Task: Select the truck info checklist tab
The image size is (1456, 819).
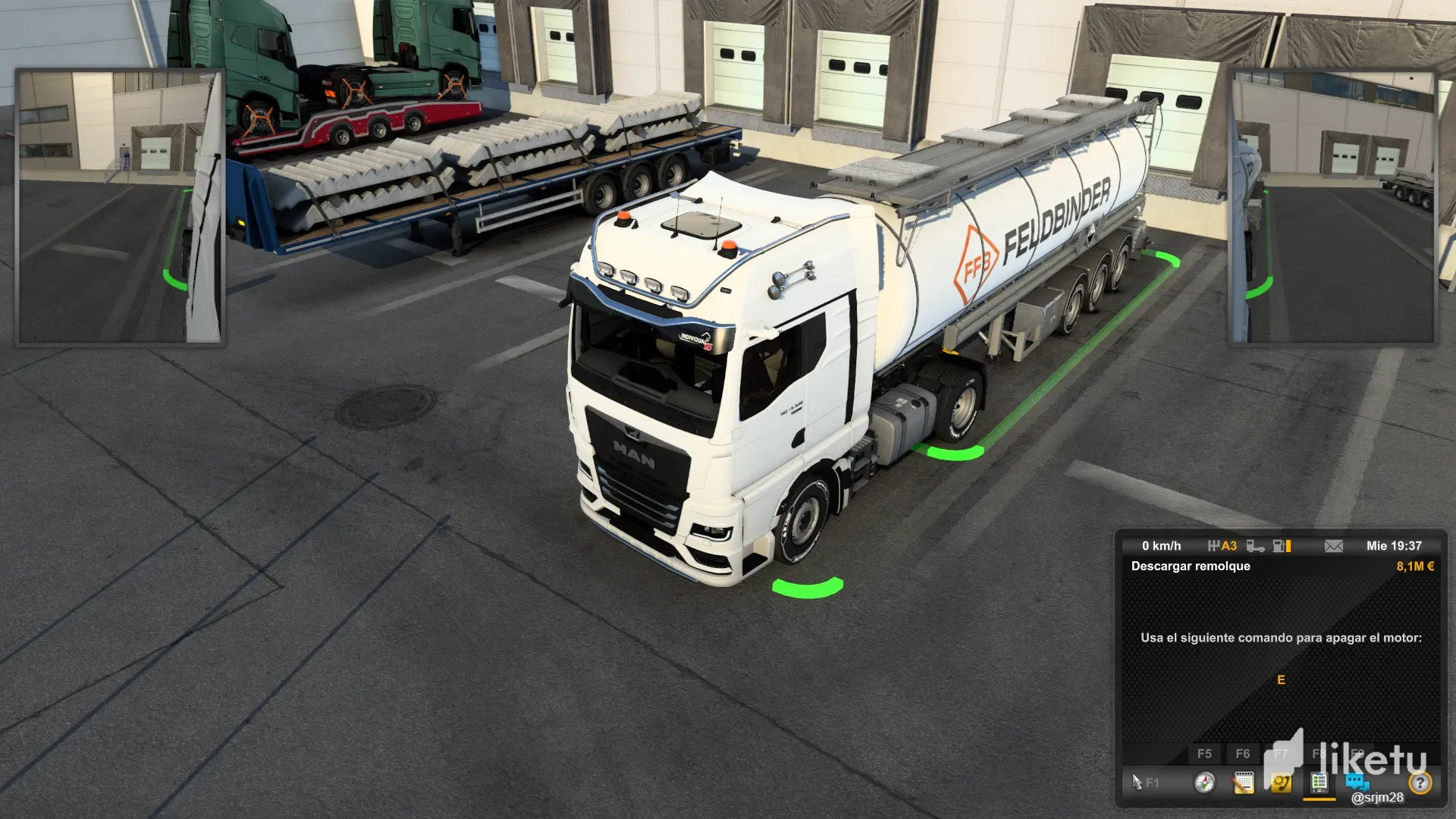Action: (1319, 783)
